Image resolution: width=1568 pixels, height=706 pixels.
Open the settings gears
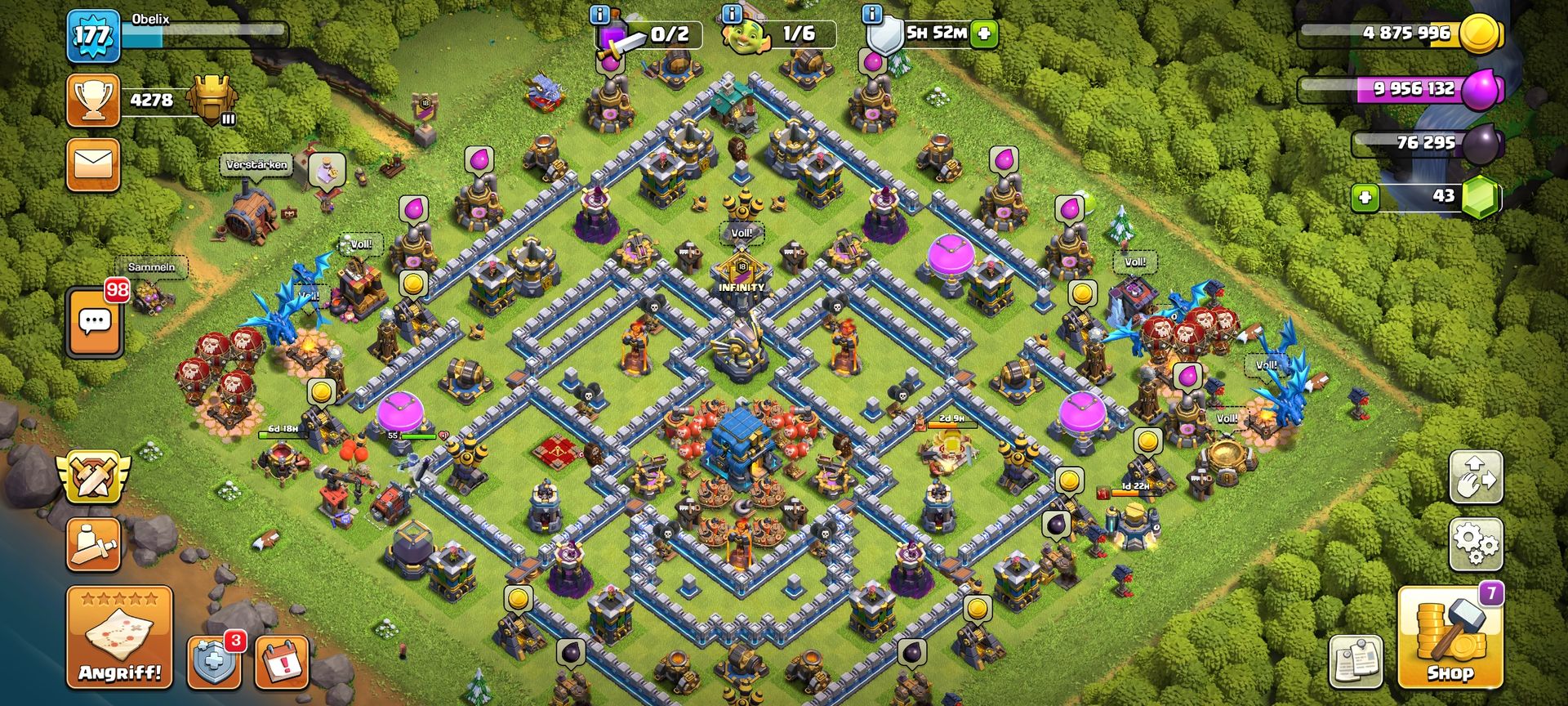click(x=1476, y=543)
